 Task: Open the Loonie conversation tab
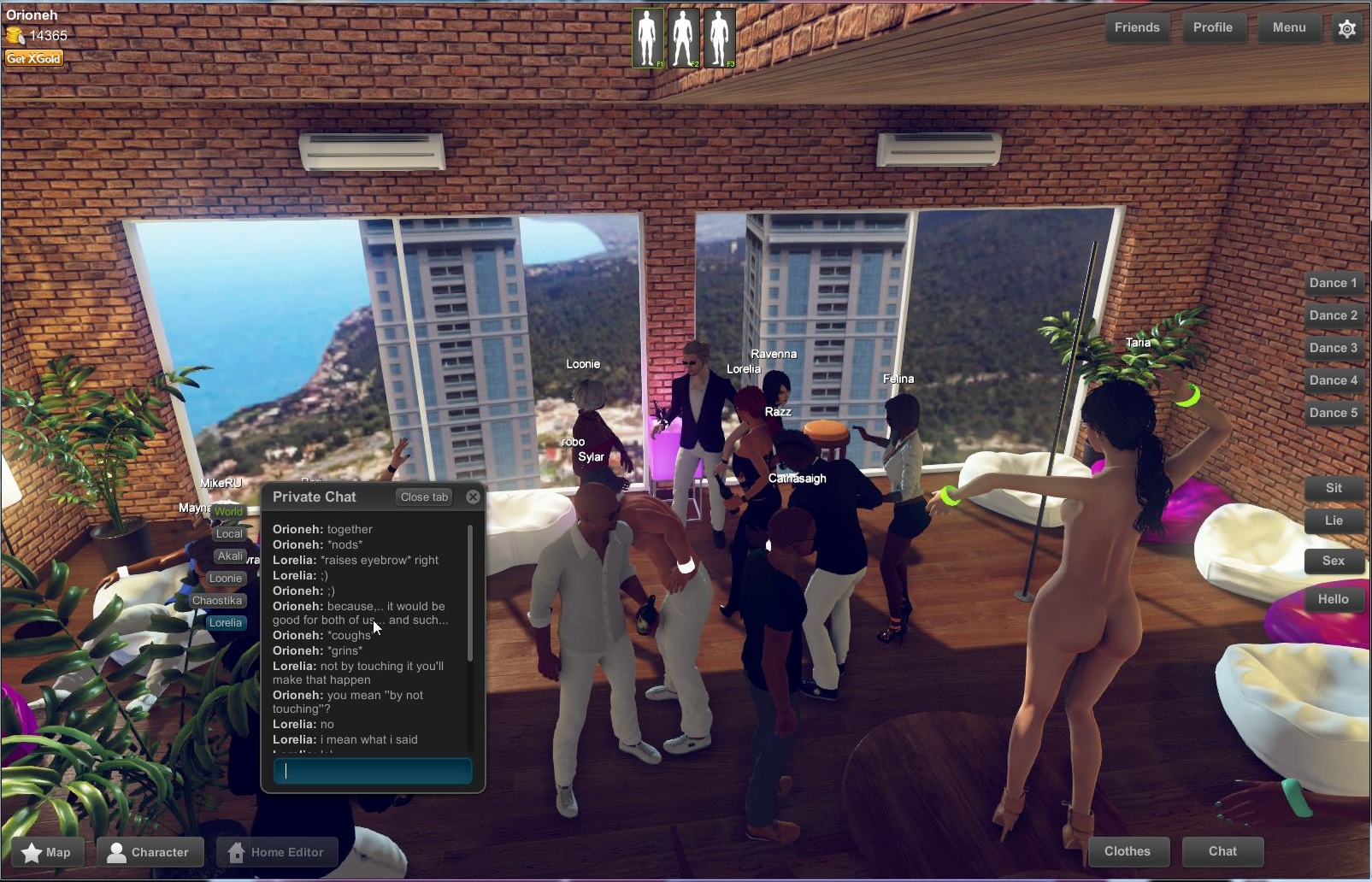click(x=226, y=579)
